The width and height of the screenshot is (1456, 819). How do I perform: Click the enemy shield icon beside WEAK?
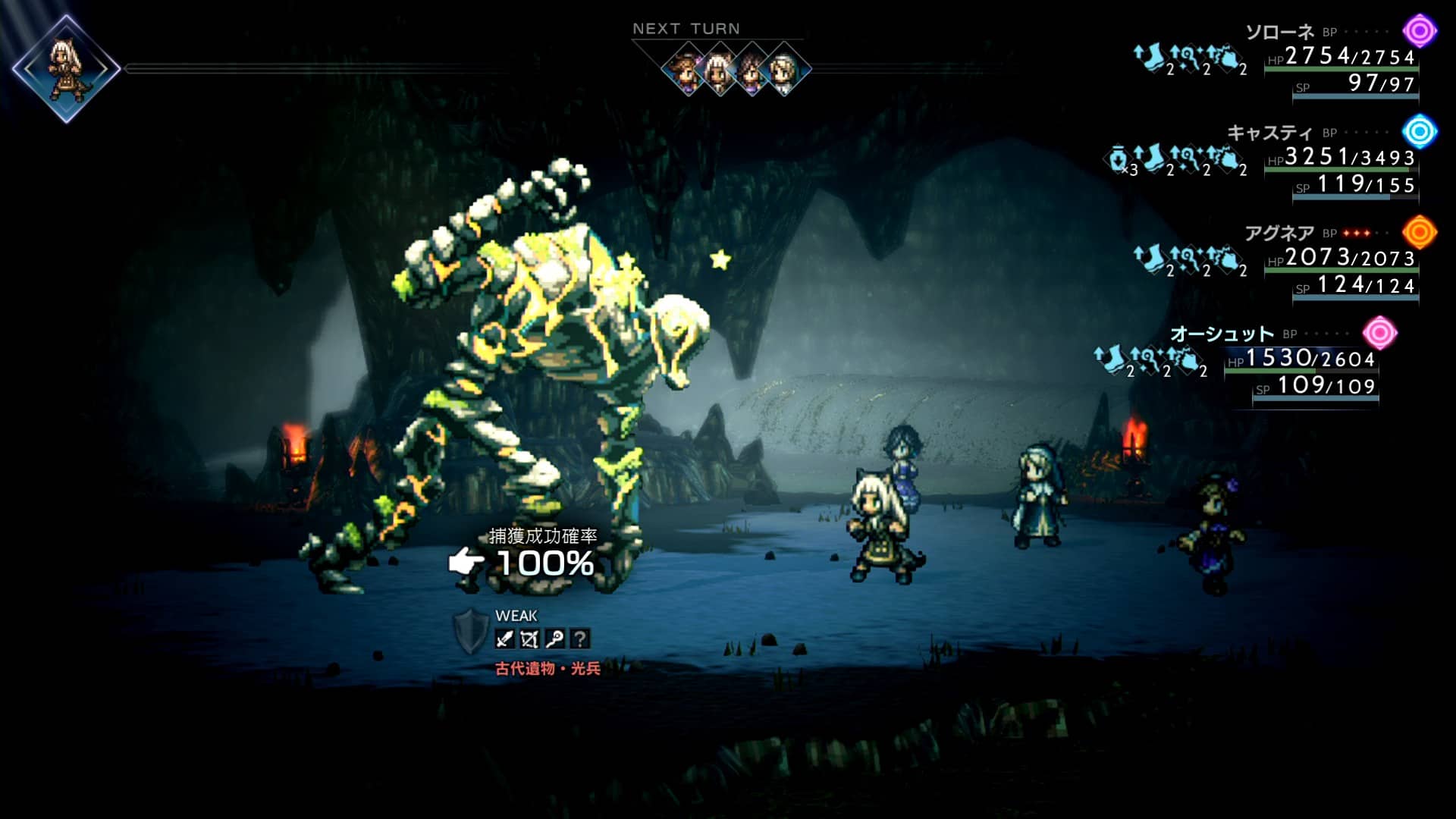coord(470,631)
